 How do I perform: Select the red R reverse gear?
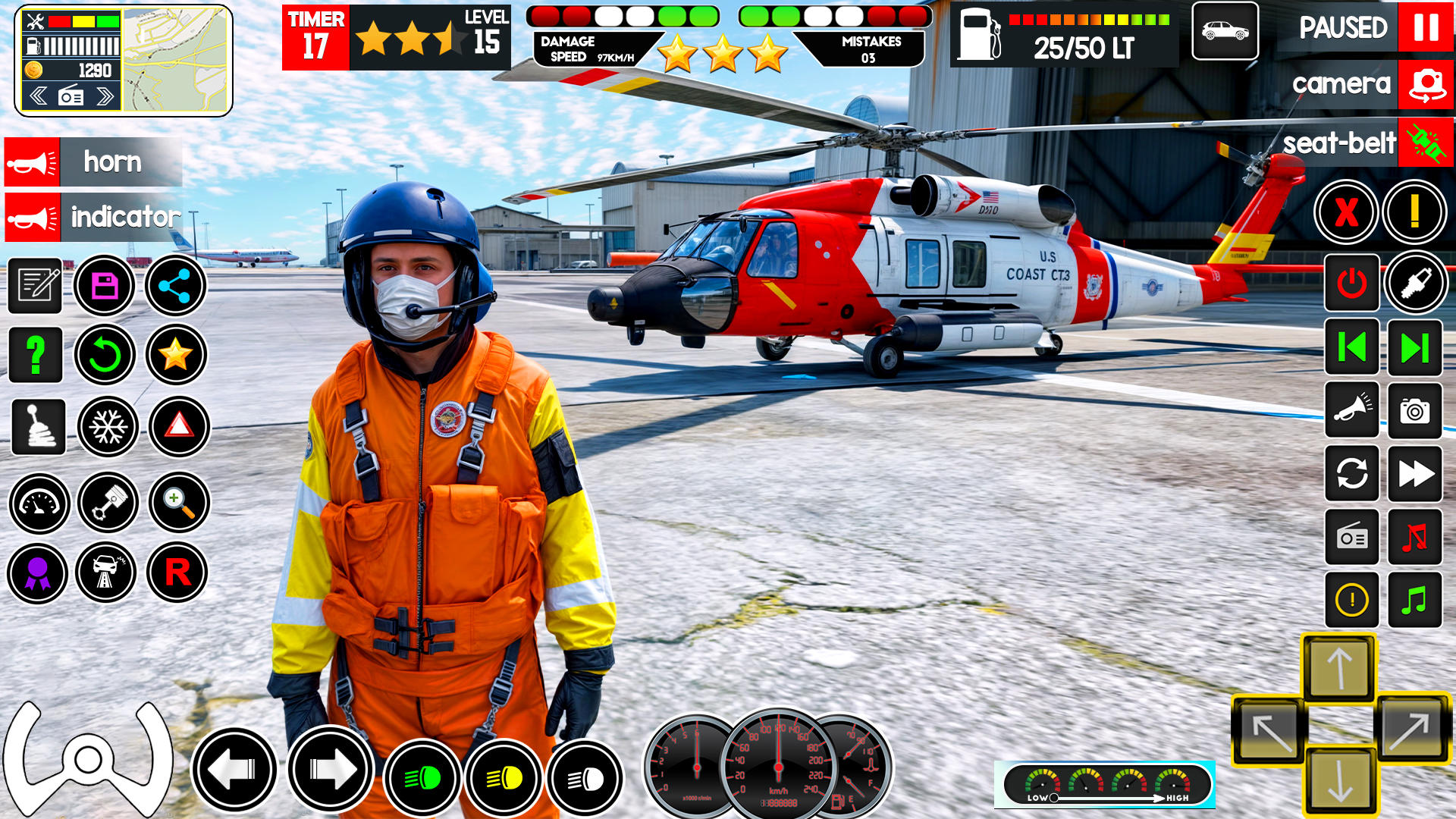[177, 573]
